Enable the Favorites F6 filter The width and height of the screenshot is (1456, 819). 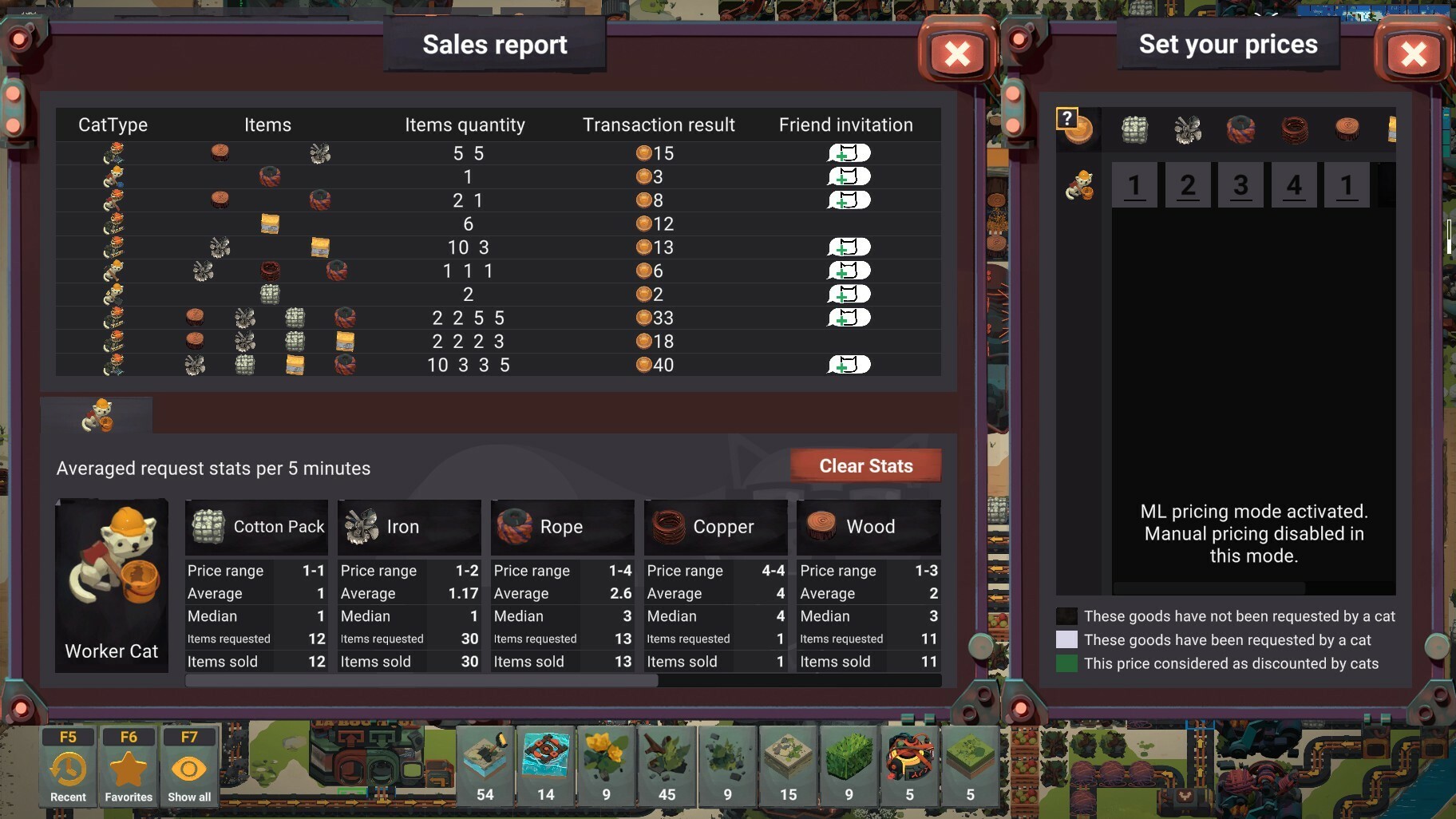[129, 766]
